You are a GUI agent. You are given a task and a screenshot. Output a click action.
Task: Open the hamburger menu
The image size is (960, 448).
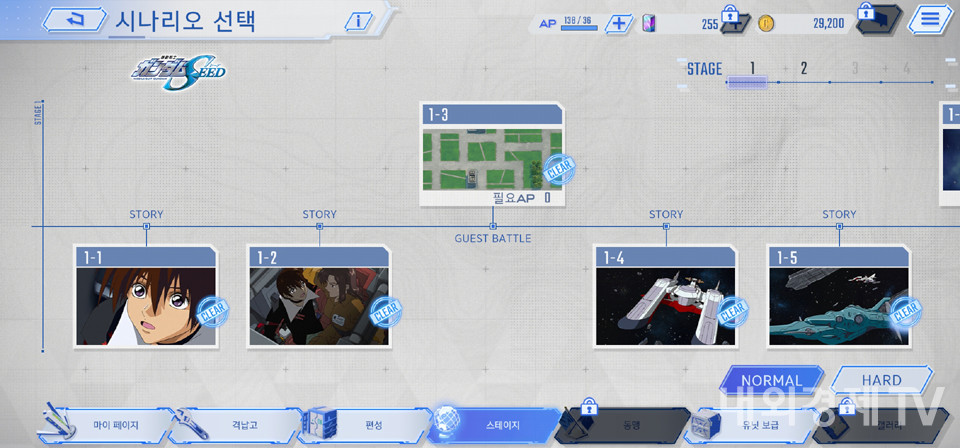coord(929,19)
